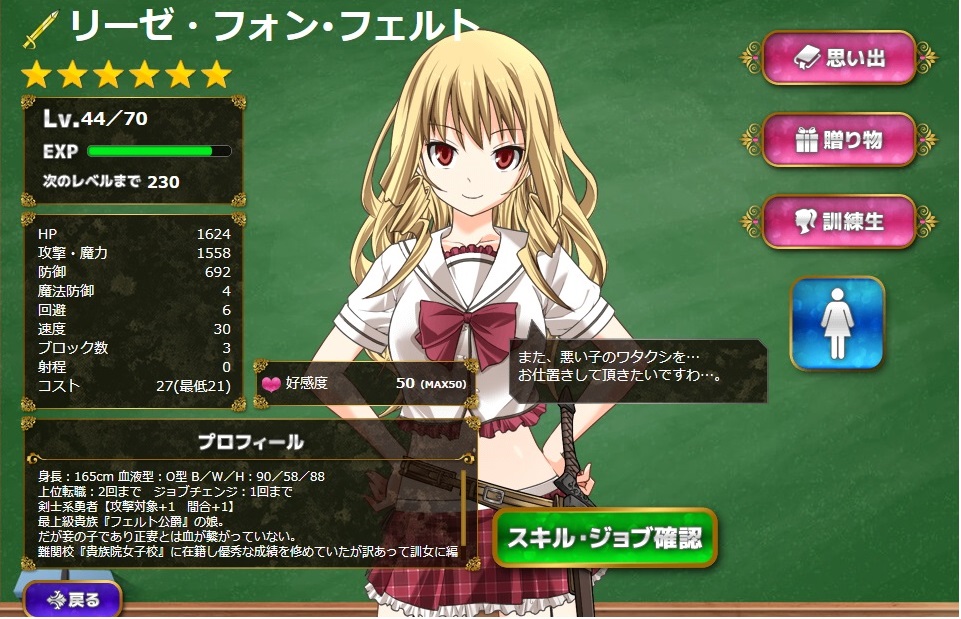961x619 pixels.
Task: Select the 訓練生 trainee button
Action: point(839,221)
